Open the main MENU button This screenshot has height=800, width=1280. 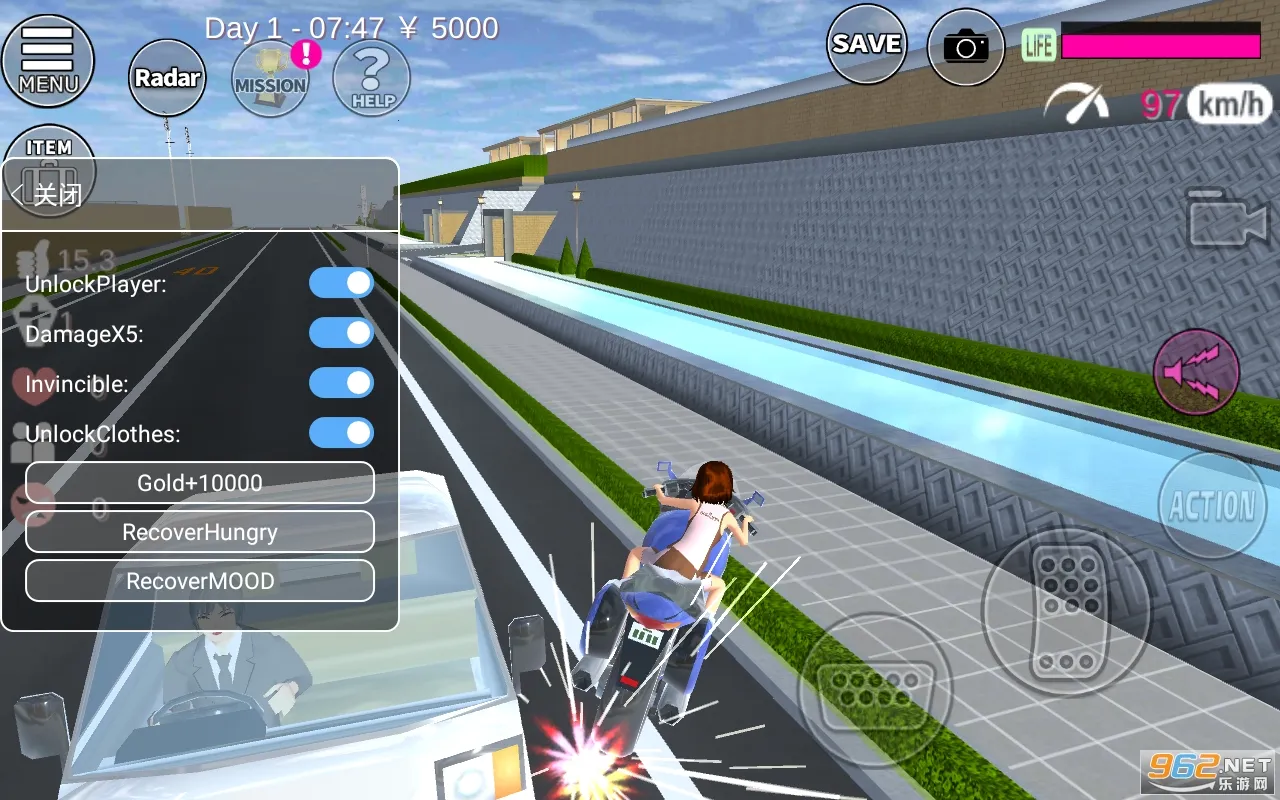pyautogui.click(x=47, y=61)
